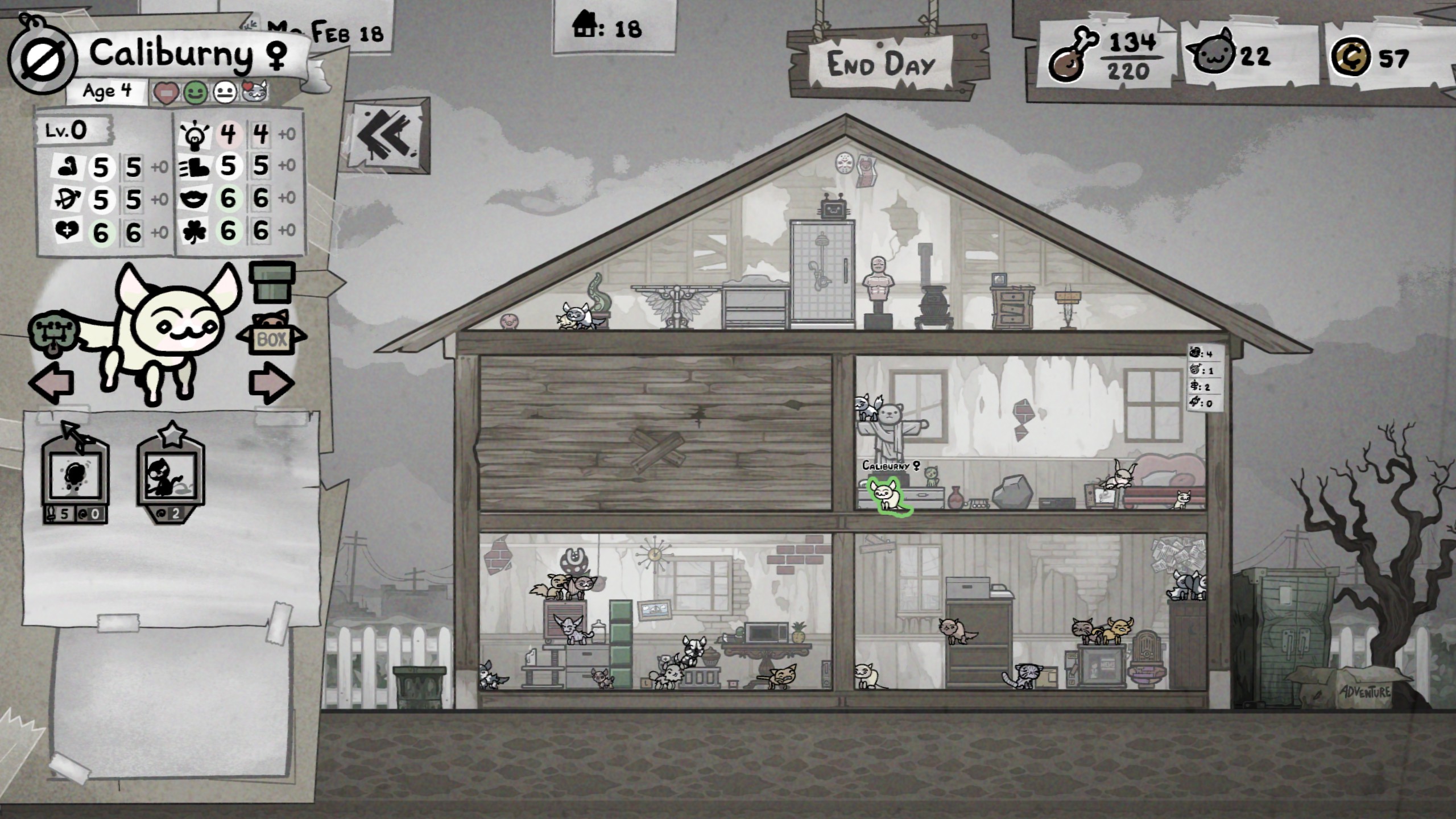Collapse the cat info panel with the double-arrow
1456x819 pixels.
[388, 136]
